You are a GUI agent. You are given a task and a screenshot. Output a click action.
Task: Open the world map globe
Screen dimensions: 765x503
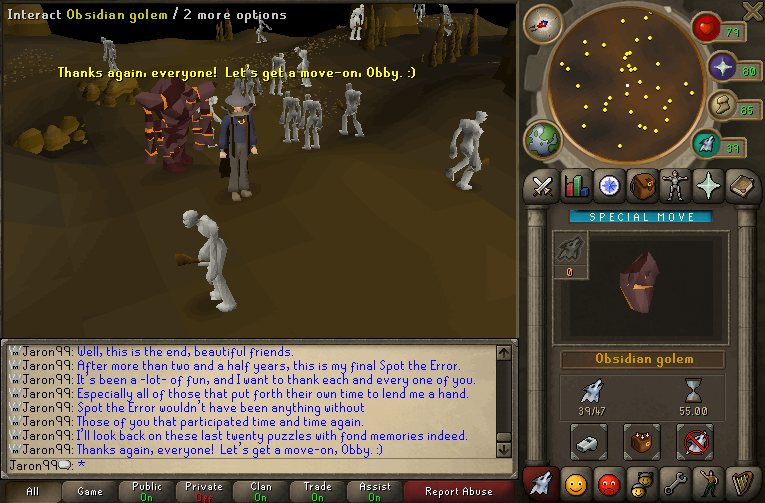click(x=544, y=139)
